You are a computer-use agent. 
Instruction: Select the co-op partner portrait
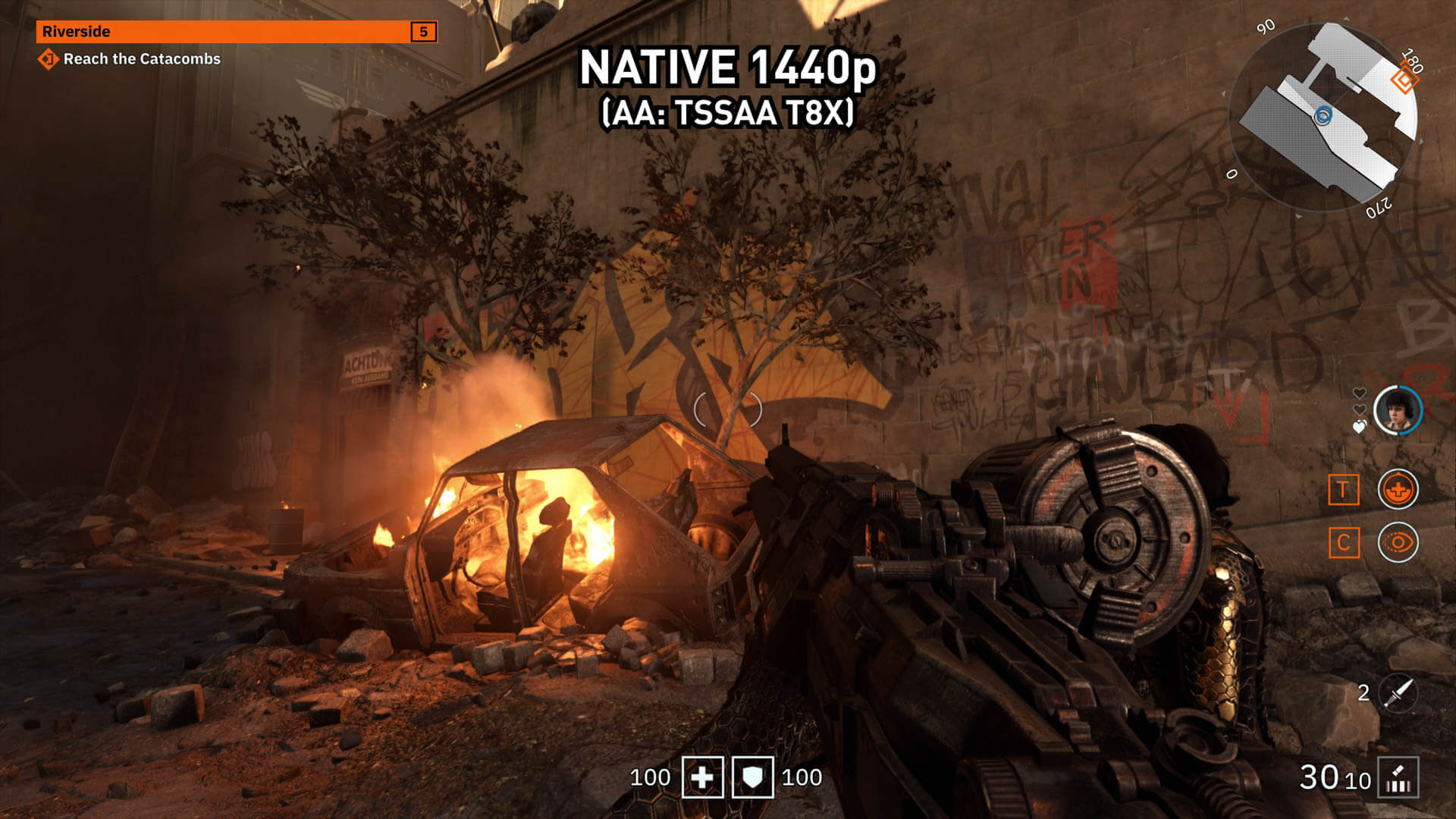(1398, 410)
